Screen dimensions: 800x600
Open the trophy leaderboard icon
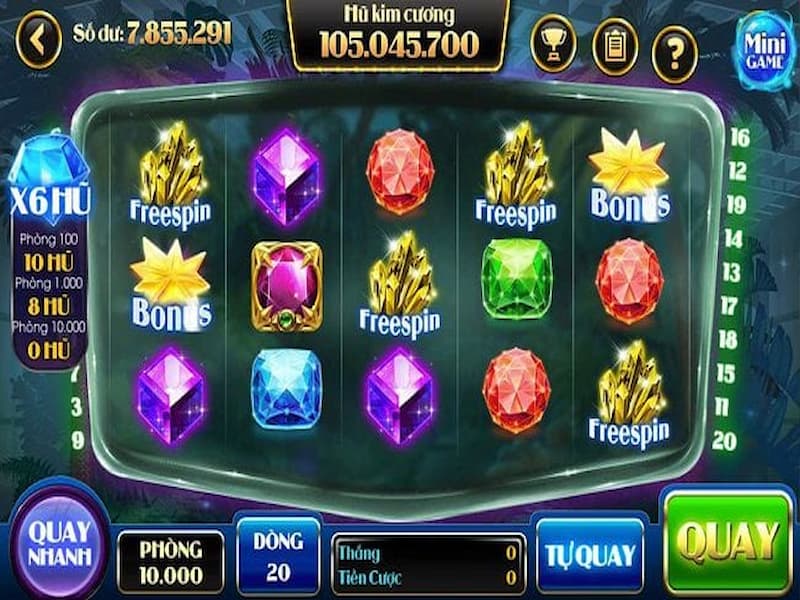(553, 44)
